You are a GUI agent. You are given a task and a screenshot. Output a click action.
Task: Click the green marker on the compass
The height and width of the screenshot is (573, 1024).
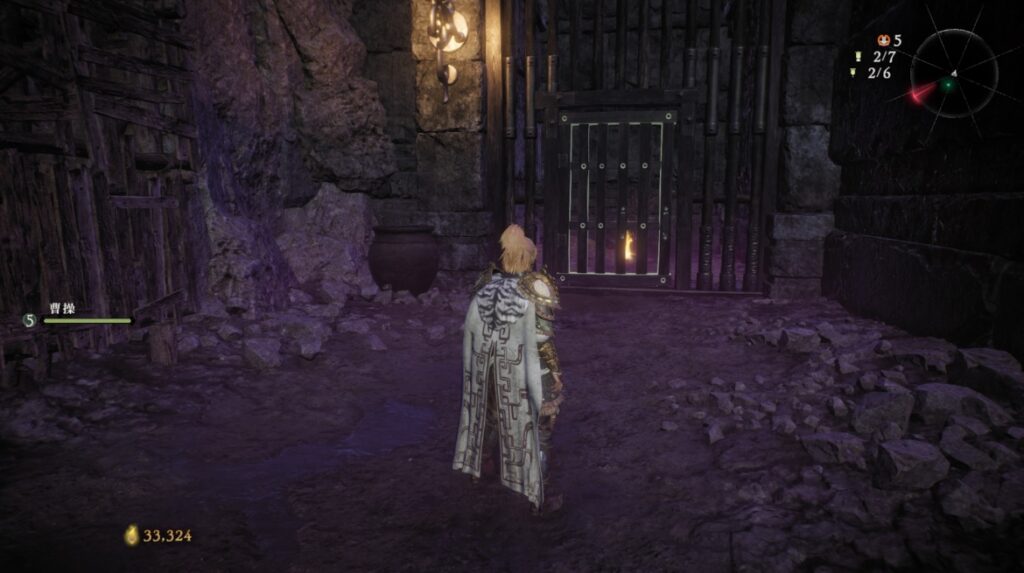point(947,86)
